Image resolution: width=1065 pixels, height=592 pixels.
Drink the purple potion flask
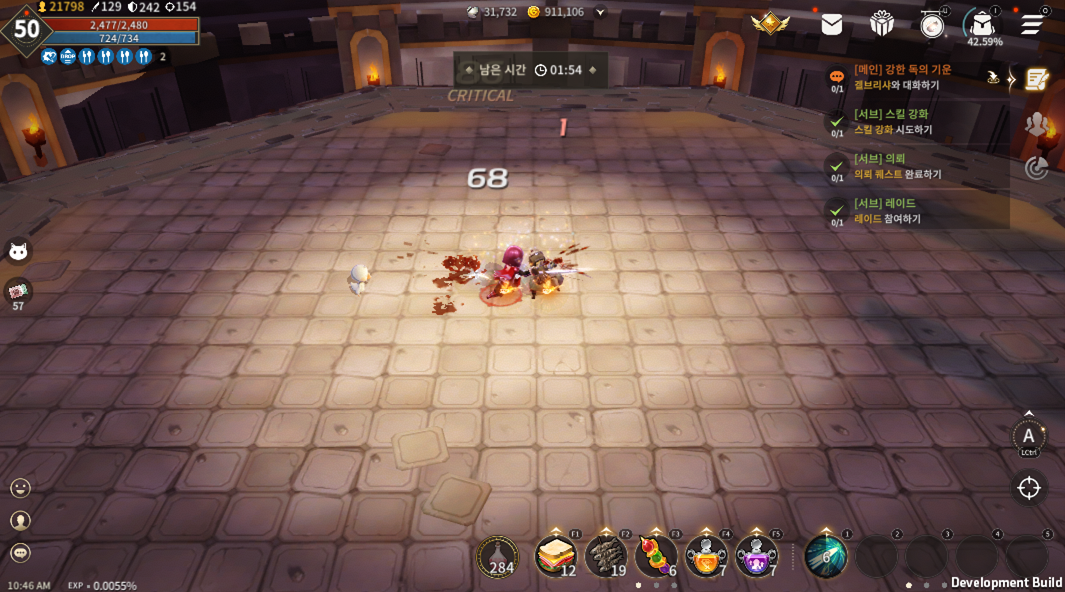(756, 556)
